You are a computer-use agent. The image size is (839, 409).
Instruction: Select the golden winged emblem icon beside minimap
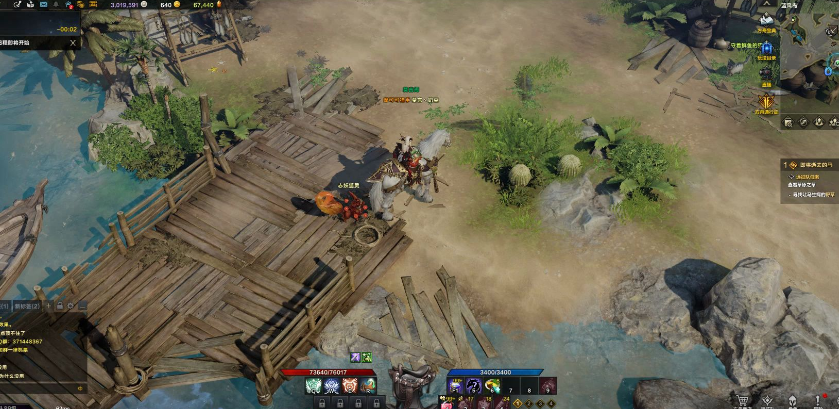(x=767, y=101)
